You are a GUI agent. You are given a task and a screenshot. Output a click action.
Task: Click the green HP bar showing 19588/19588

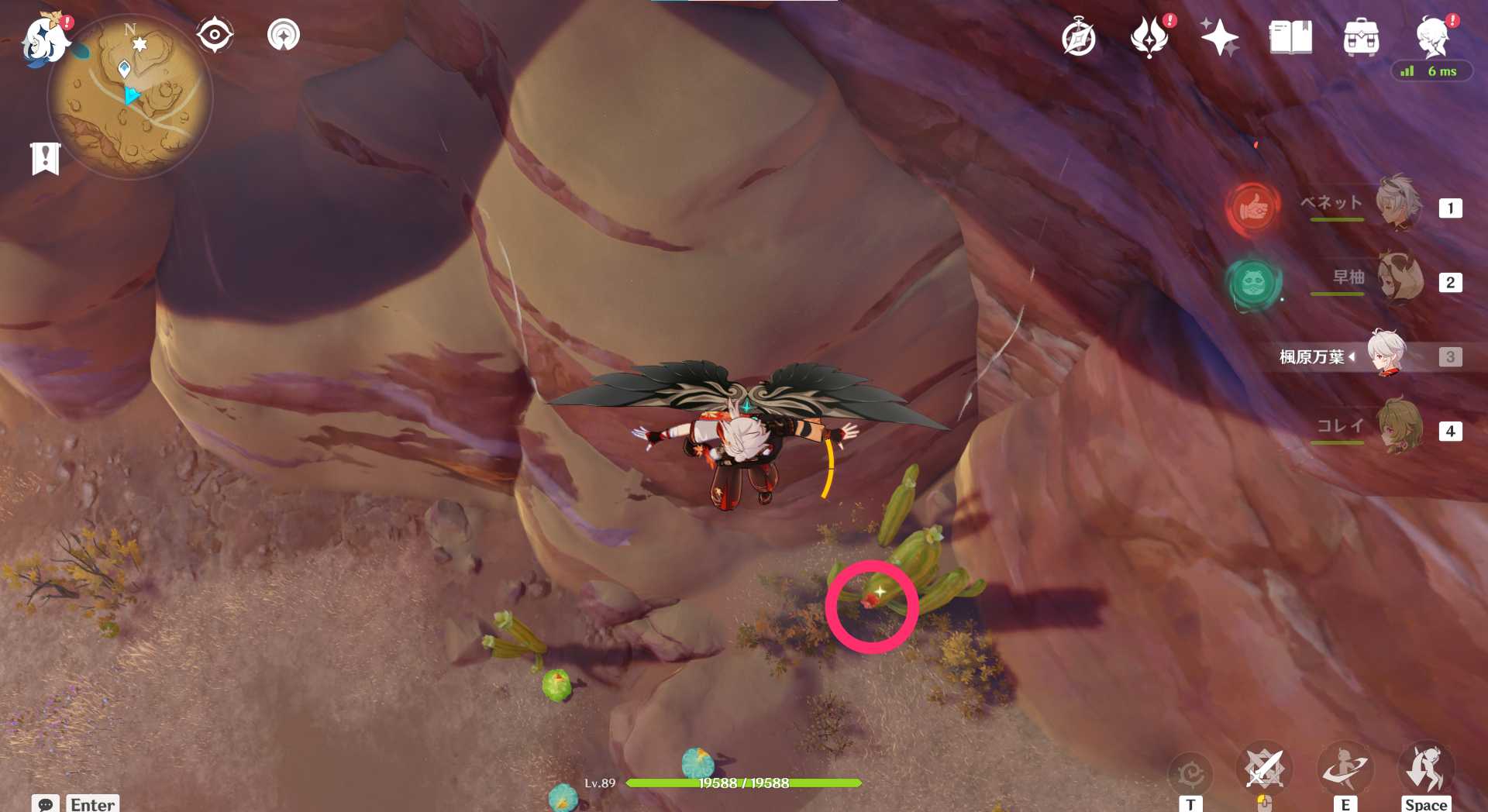tap(744, 783)
